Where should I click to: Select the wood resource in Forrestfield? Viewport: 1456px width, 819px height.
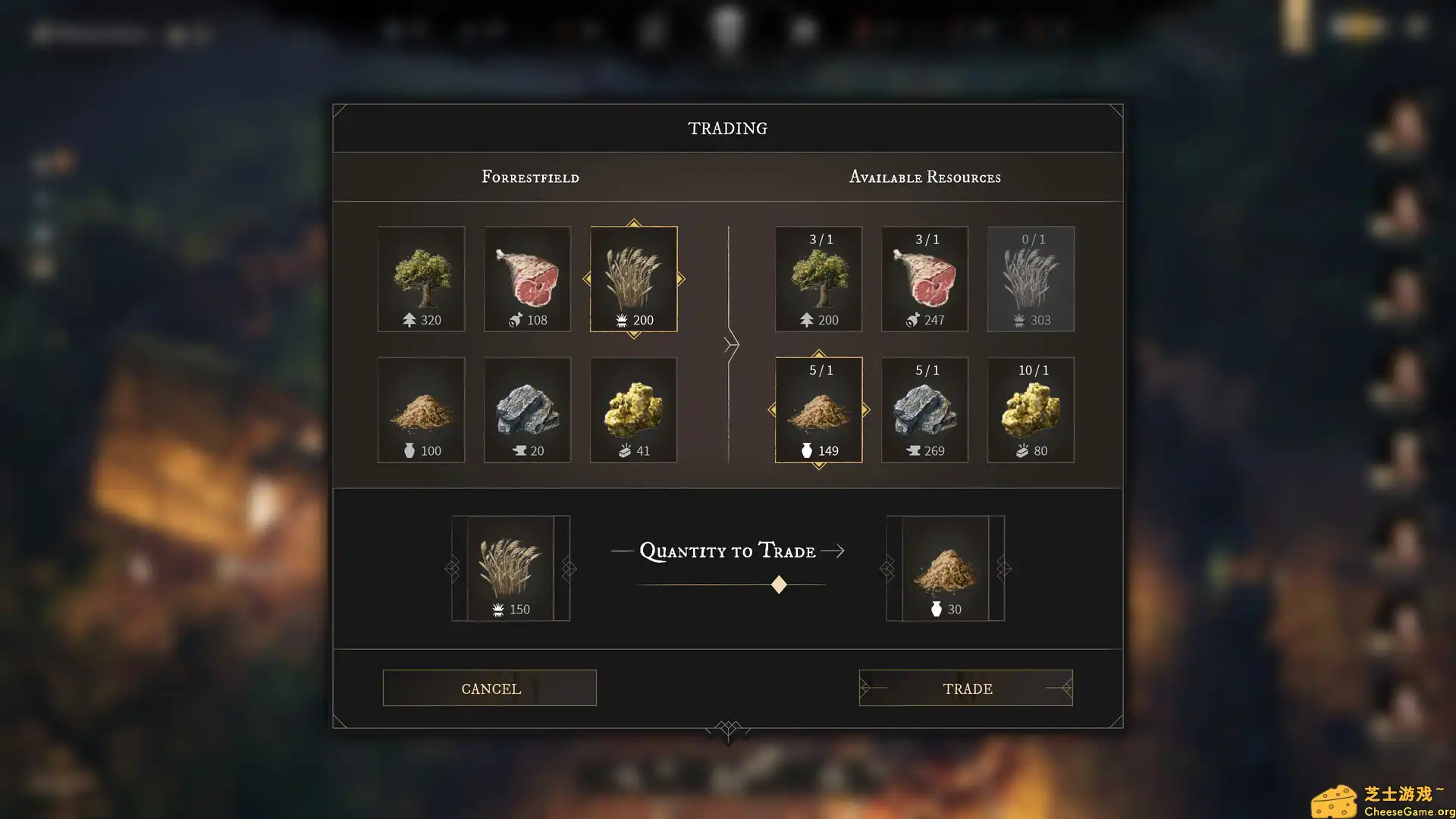pyautogui.click(x=421, y=278)
